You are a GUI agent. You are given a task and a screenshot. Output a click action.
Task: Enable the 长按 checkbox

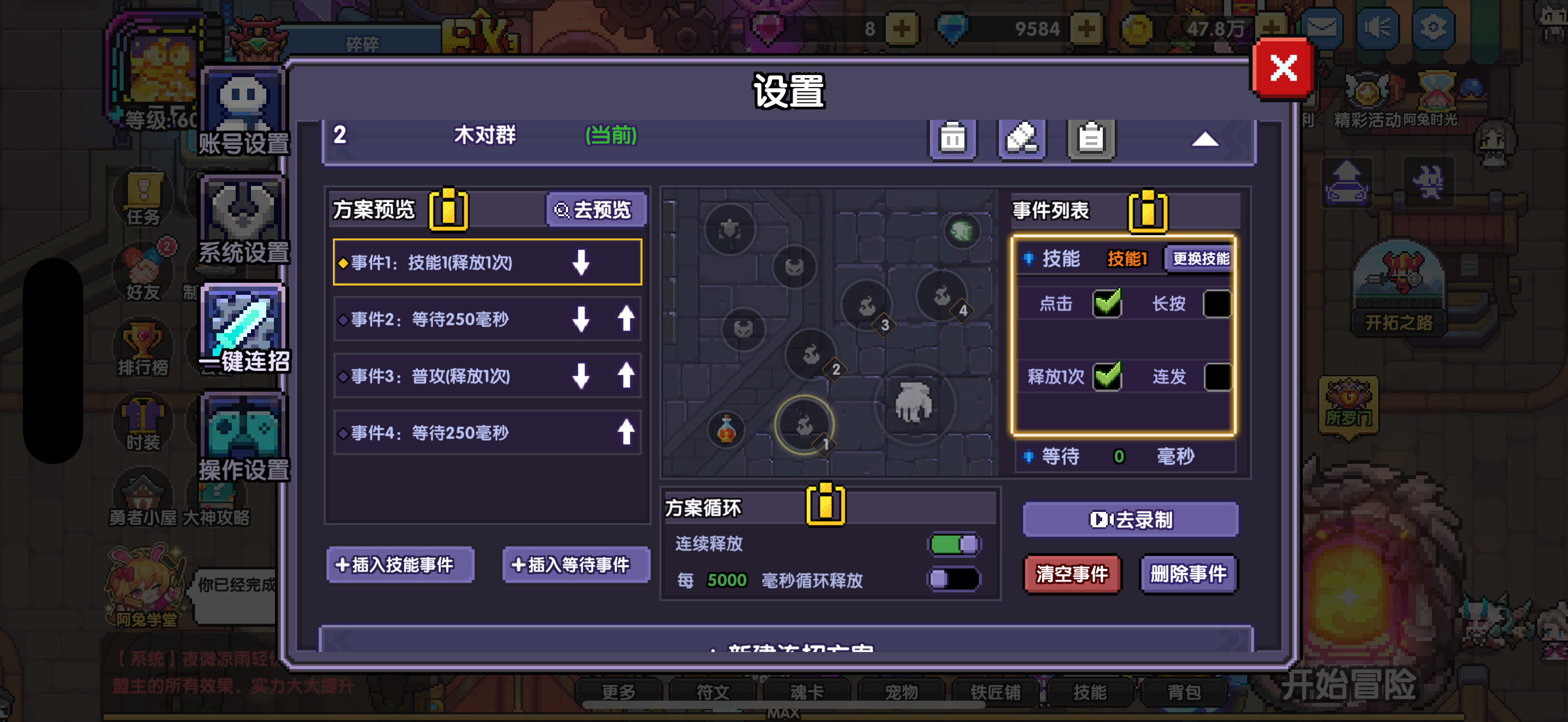point(1219,304)
